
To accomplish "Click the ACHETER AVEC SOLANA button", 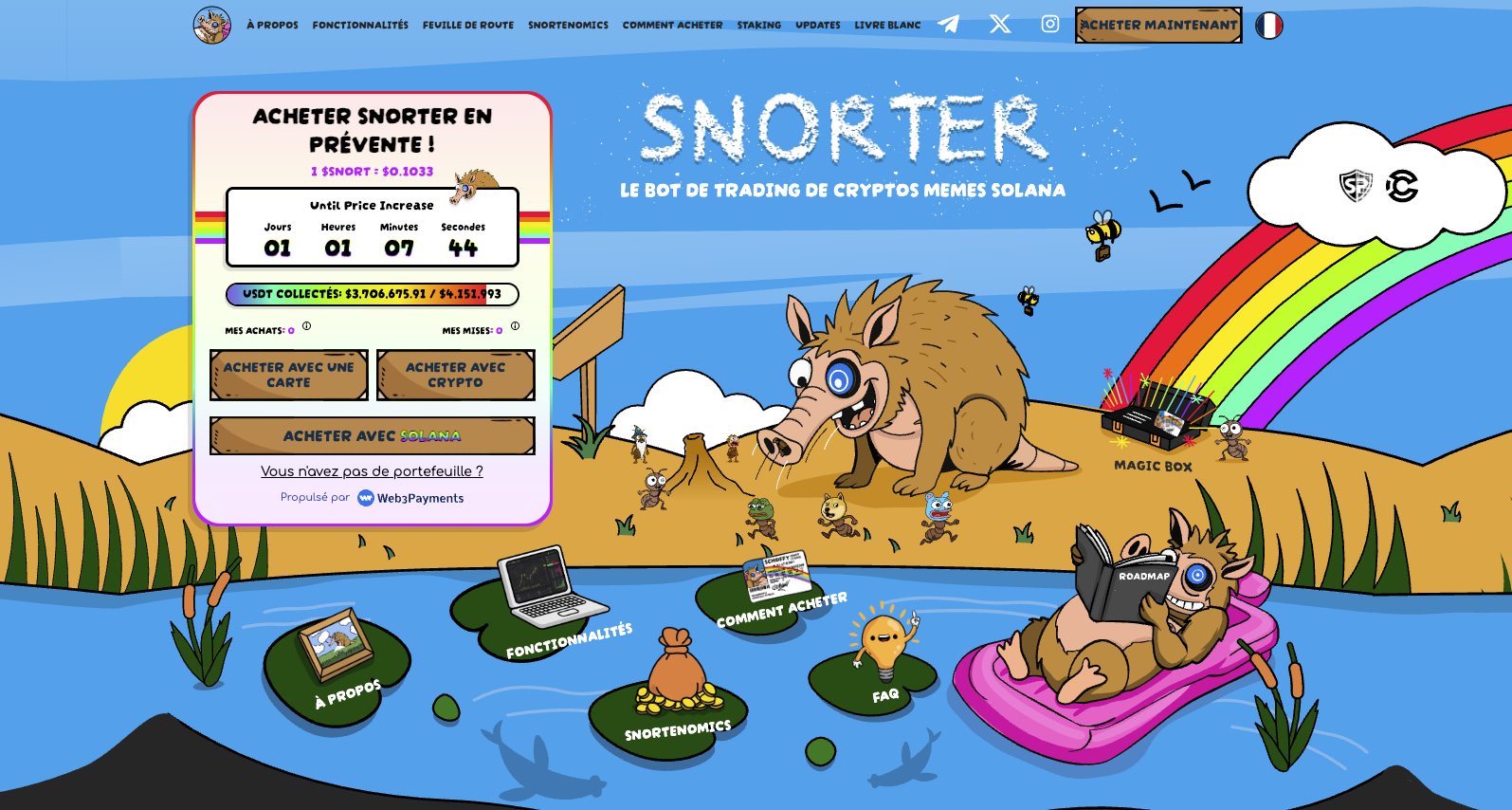I will coord(372,435).
